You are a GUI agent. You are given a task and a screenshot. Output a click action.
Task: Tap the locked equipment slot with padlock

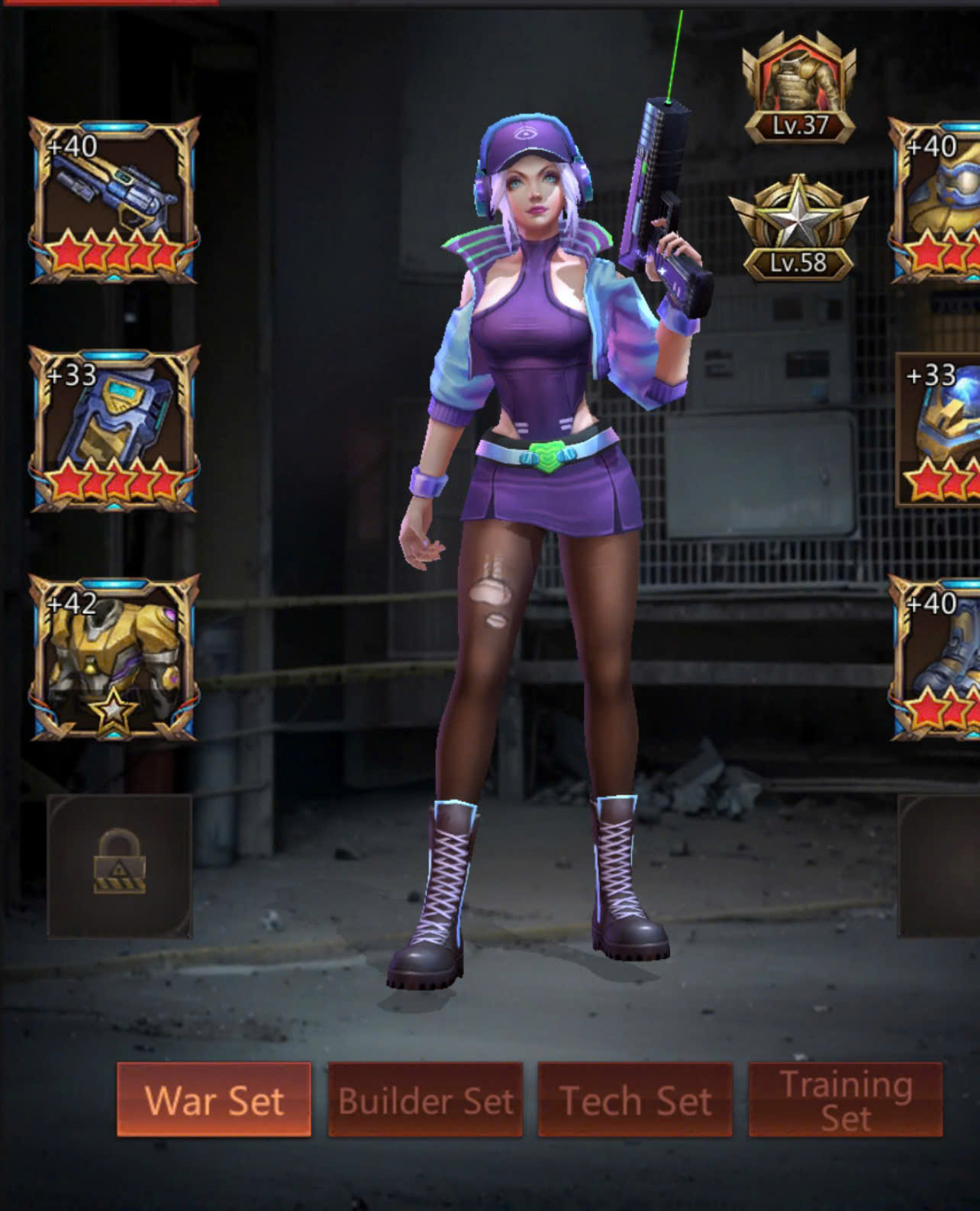120,865
